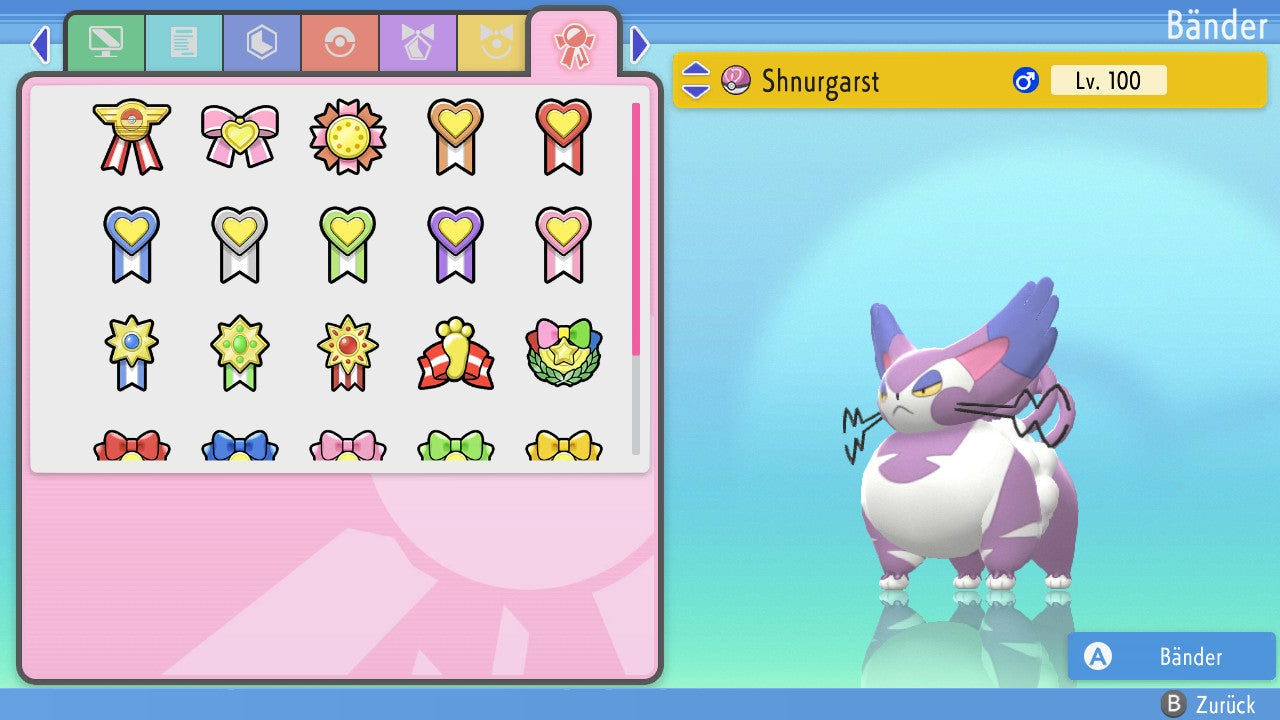The width and height of the screenshot is (1280, 720).
Task: Go to the previous tab with left arrow
Action: tap(40, 44)
